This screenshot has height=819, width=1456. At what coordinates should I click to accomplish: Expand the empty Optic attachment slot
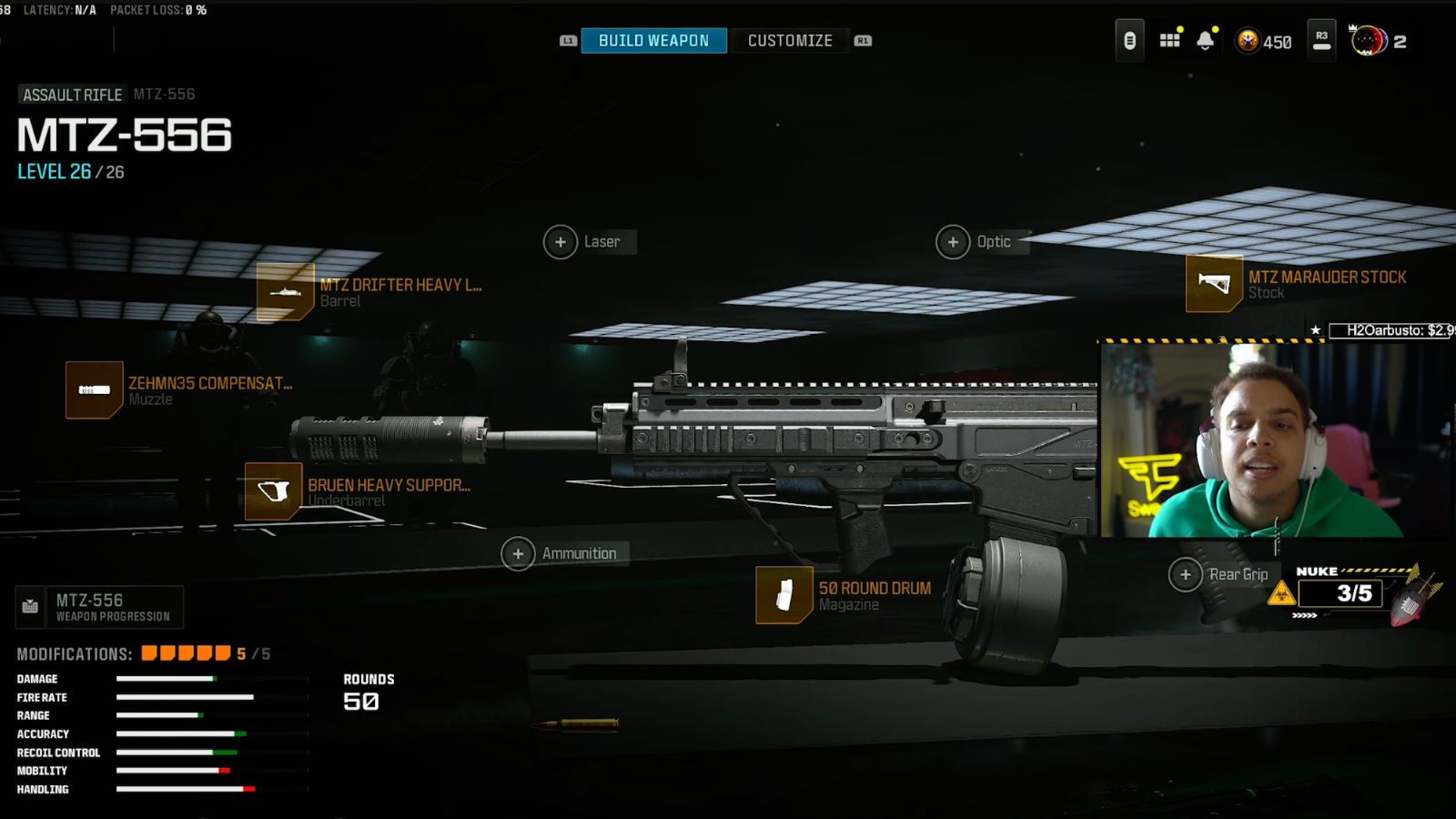[954, 242]
